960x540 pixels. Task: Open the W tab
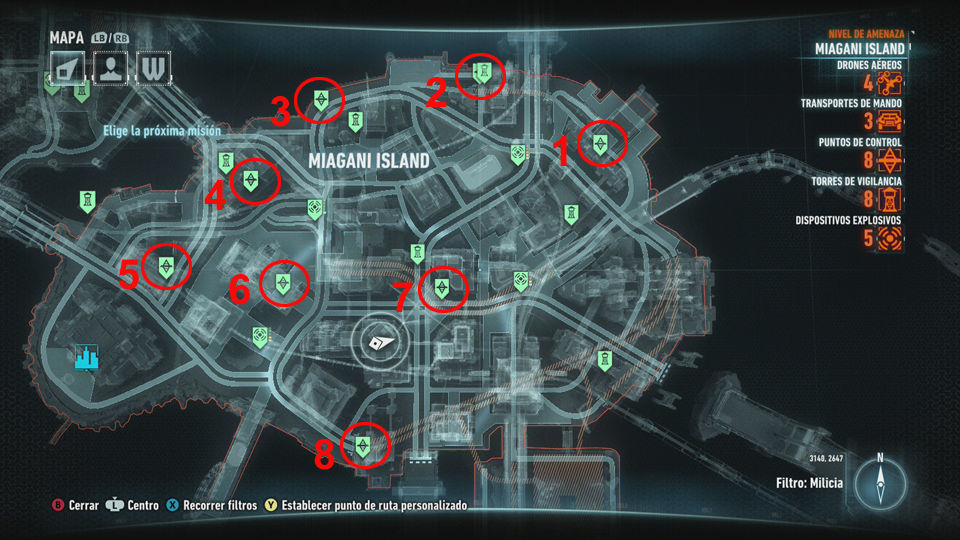(x=151, y=68)
